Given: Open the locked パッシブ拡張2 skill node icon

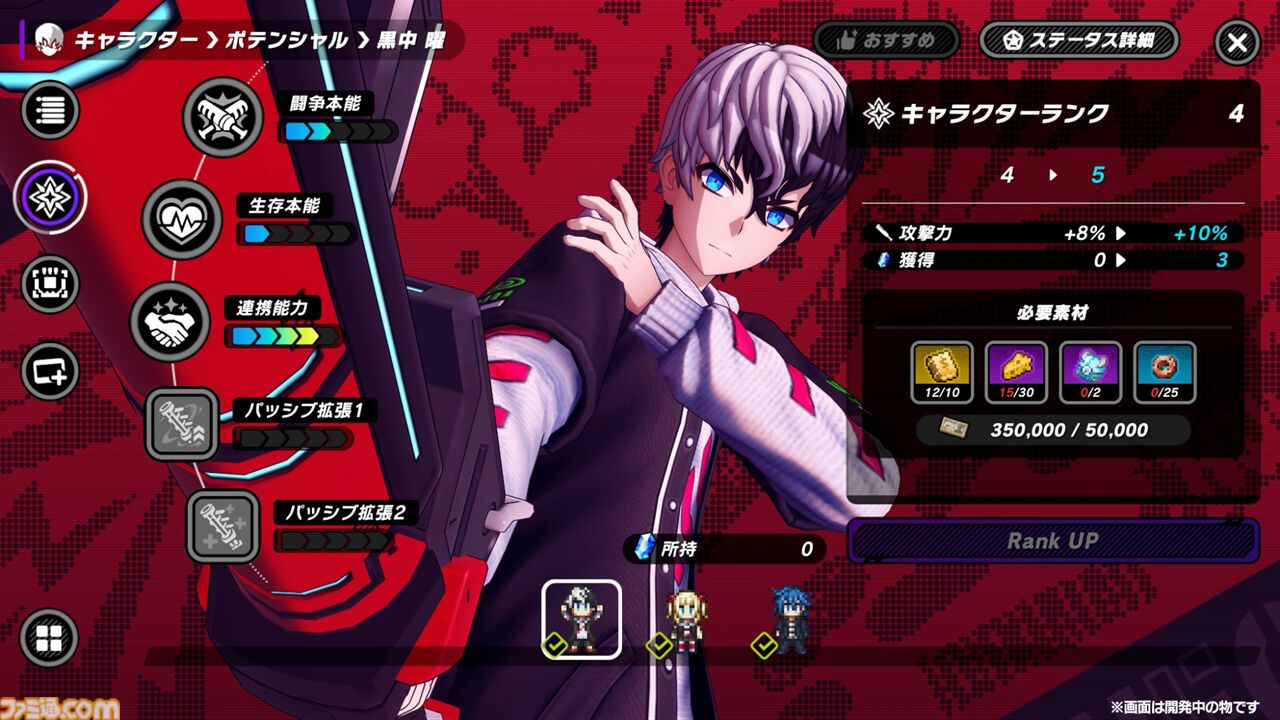Looking at the screenshot, I should [x=224, y=525].
